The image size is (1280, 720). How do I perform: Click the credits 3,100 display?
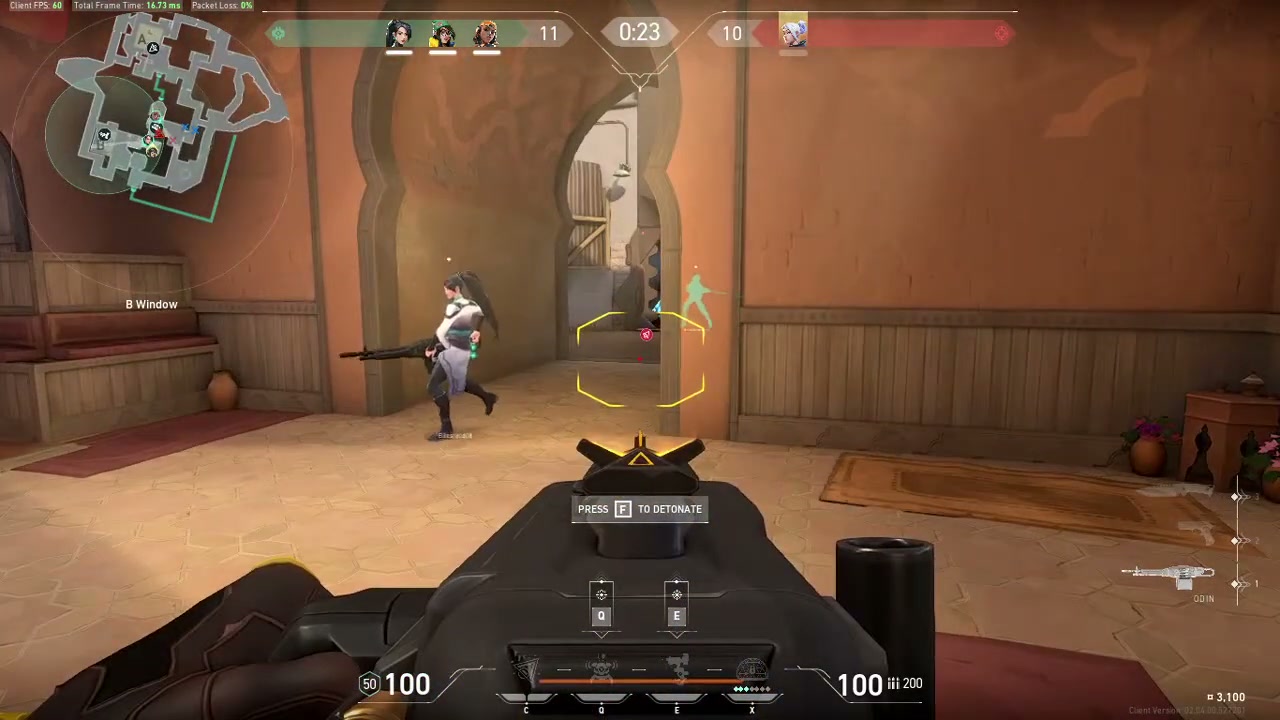[1228, 697]
